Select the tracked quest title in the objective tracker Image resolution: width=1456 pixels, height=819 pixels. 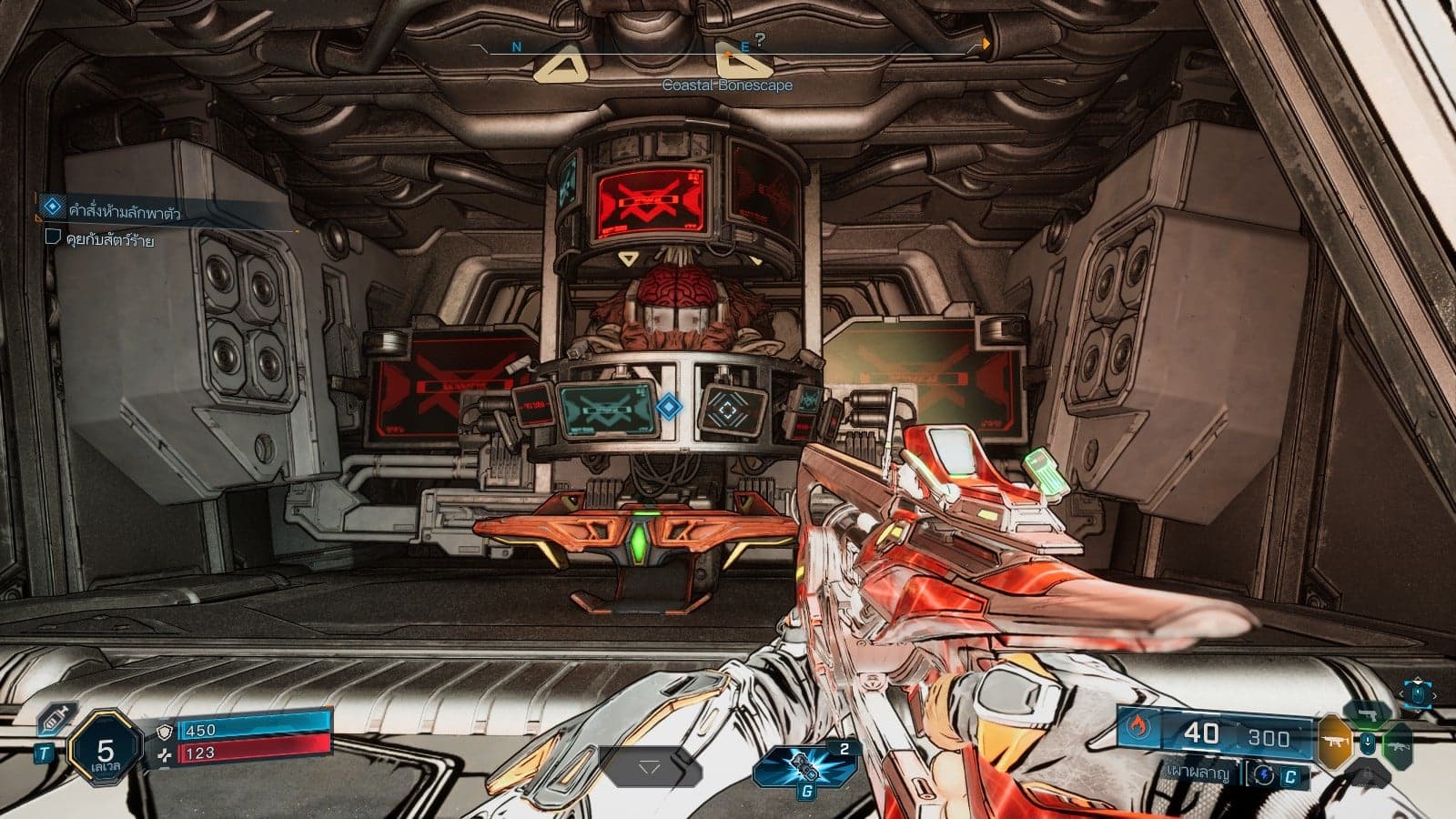(125, 211)
